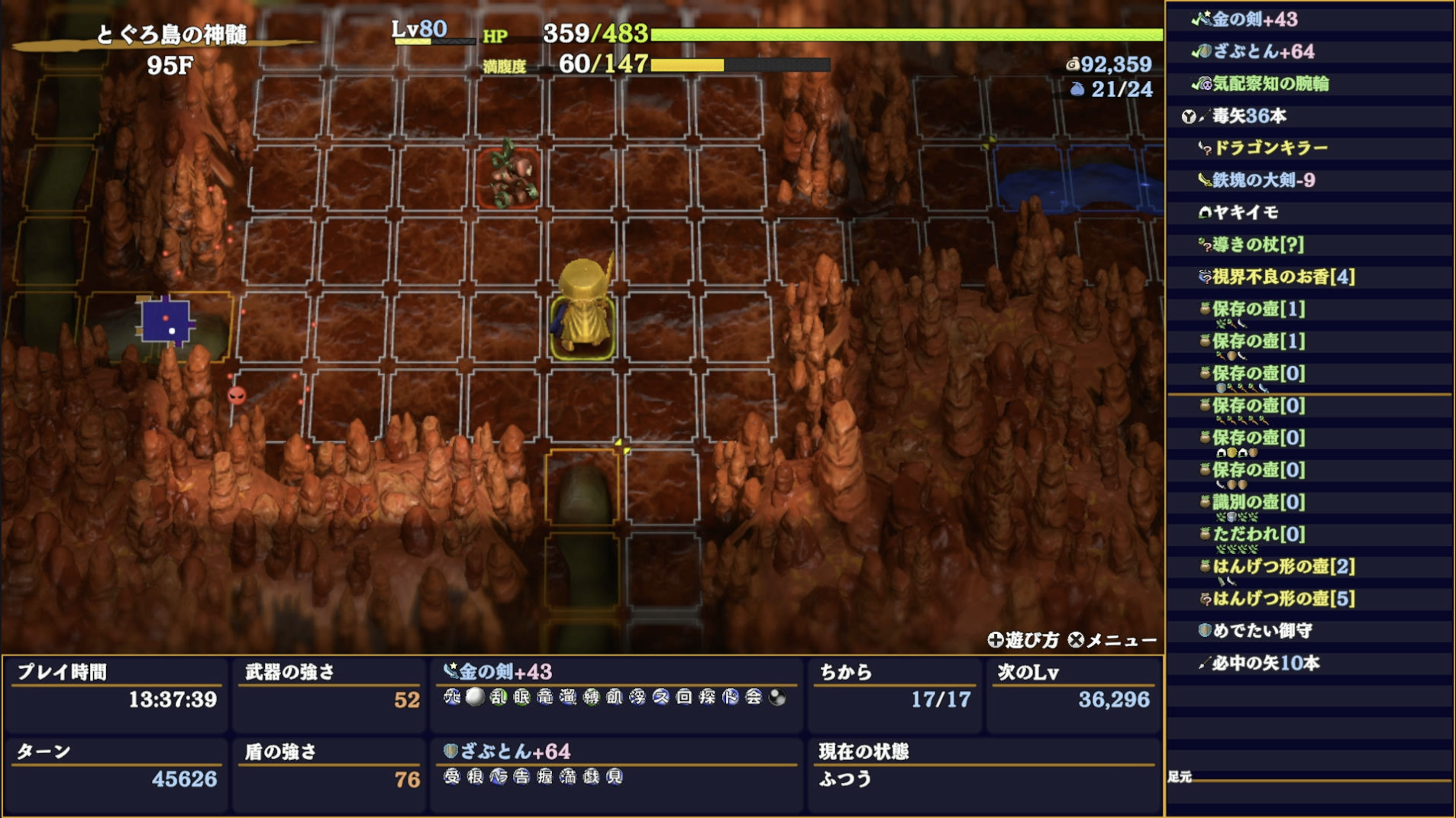The width and height of the screenshot is (1456, 818).
Task: Choose the はんげつ形の壺[2] pot
Action: (1283, 566)
